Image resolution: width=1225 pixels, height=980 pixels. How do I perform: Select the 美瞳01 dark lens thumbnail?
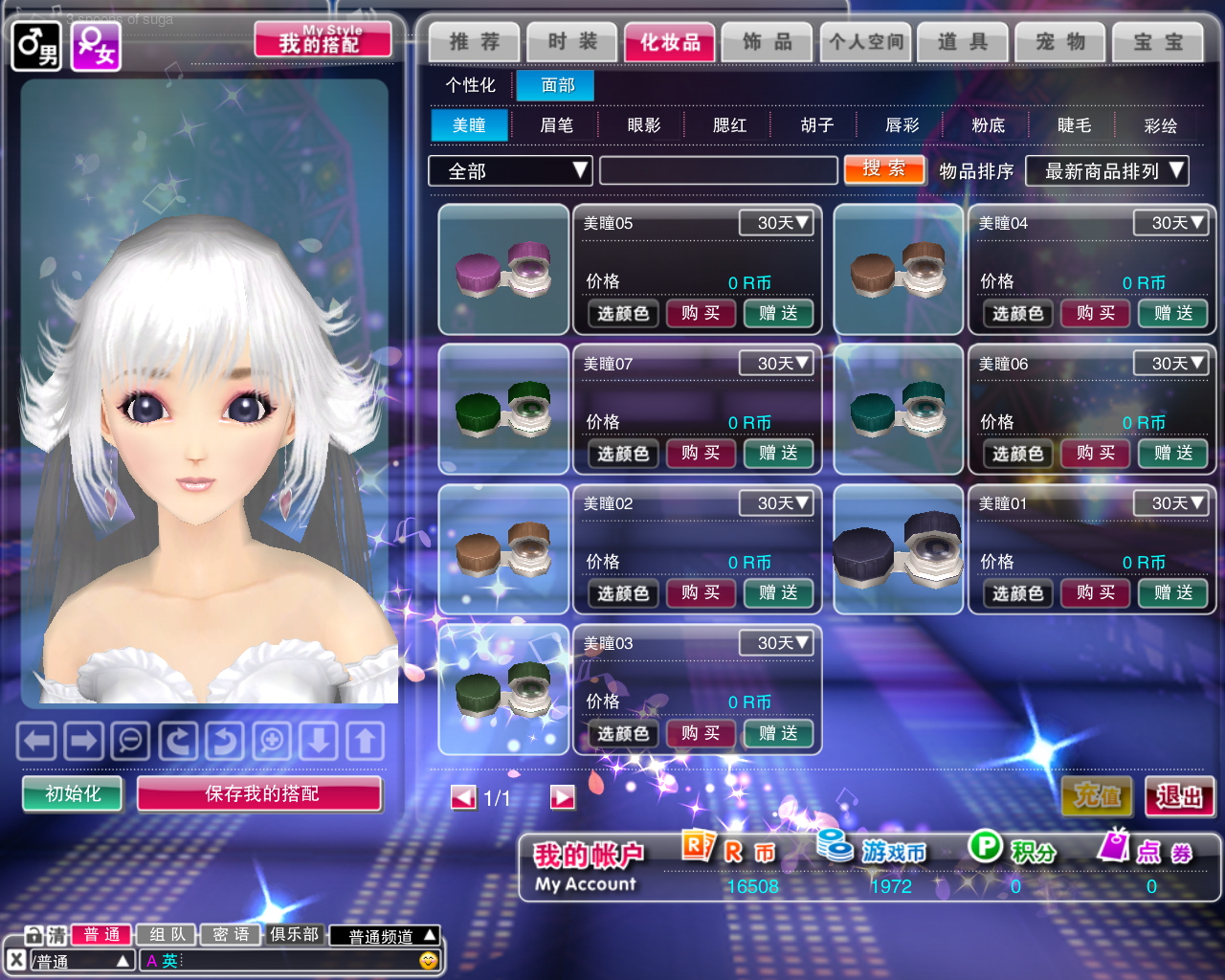coord(898,549)
